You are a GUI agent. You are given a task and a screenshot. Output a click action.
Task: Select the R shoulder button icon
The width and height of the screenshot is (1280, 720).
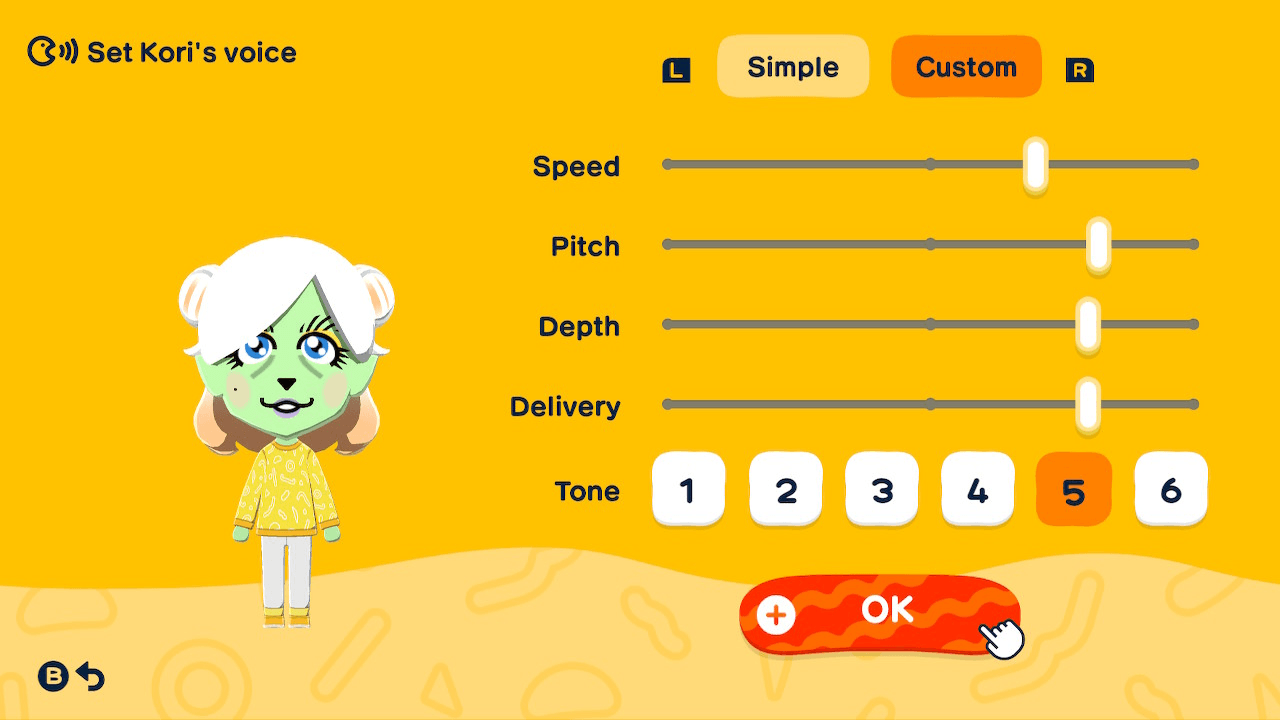[1080, 71]
